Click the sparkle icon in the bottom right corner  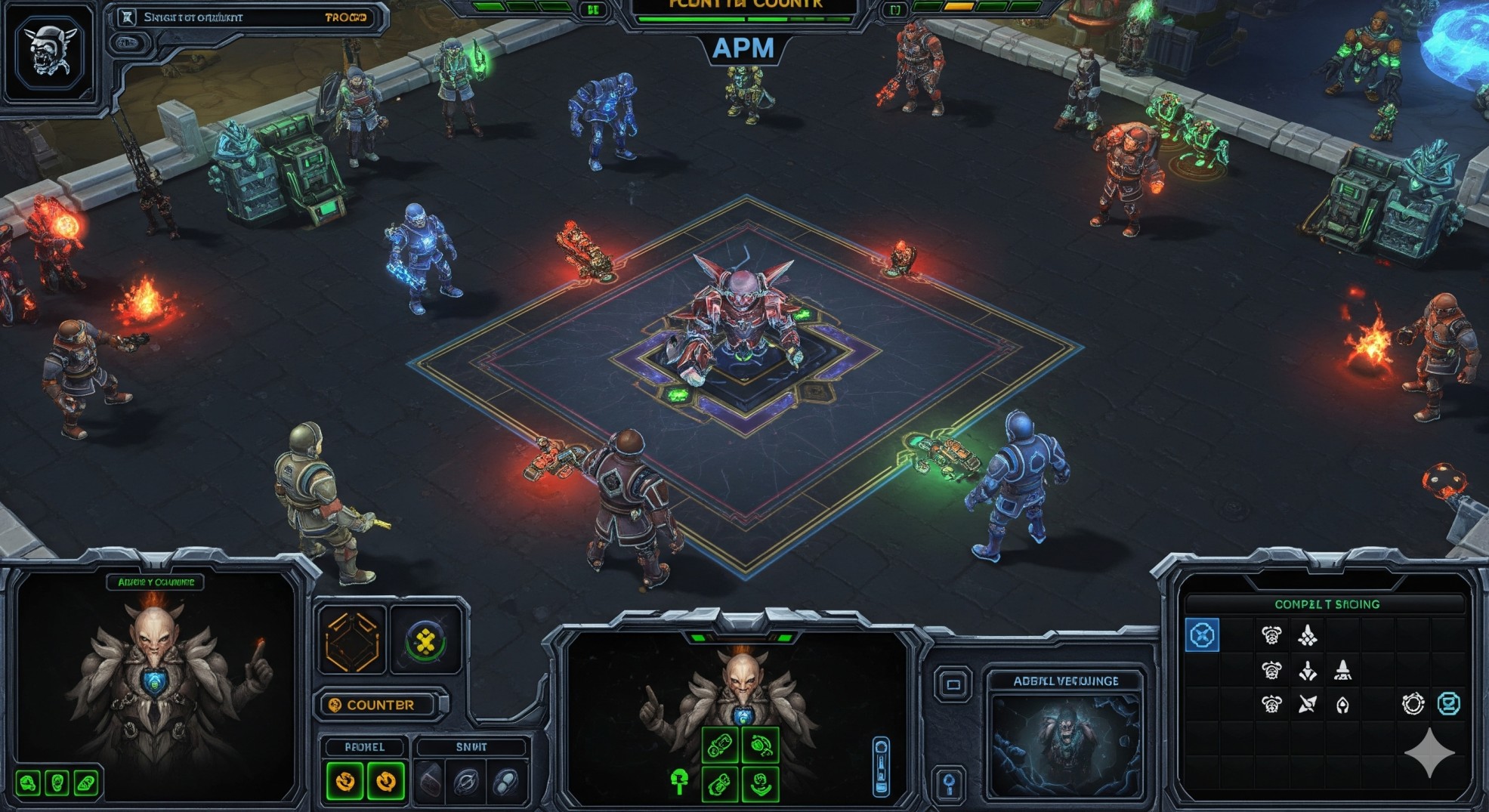[1430, 752]
